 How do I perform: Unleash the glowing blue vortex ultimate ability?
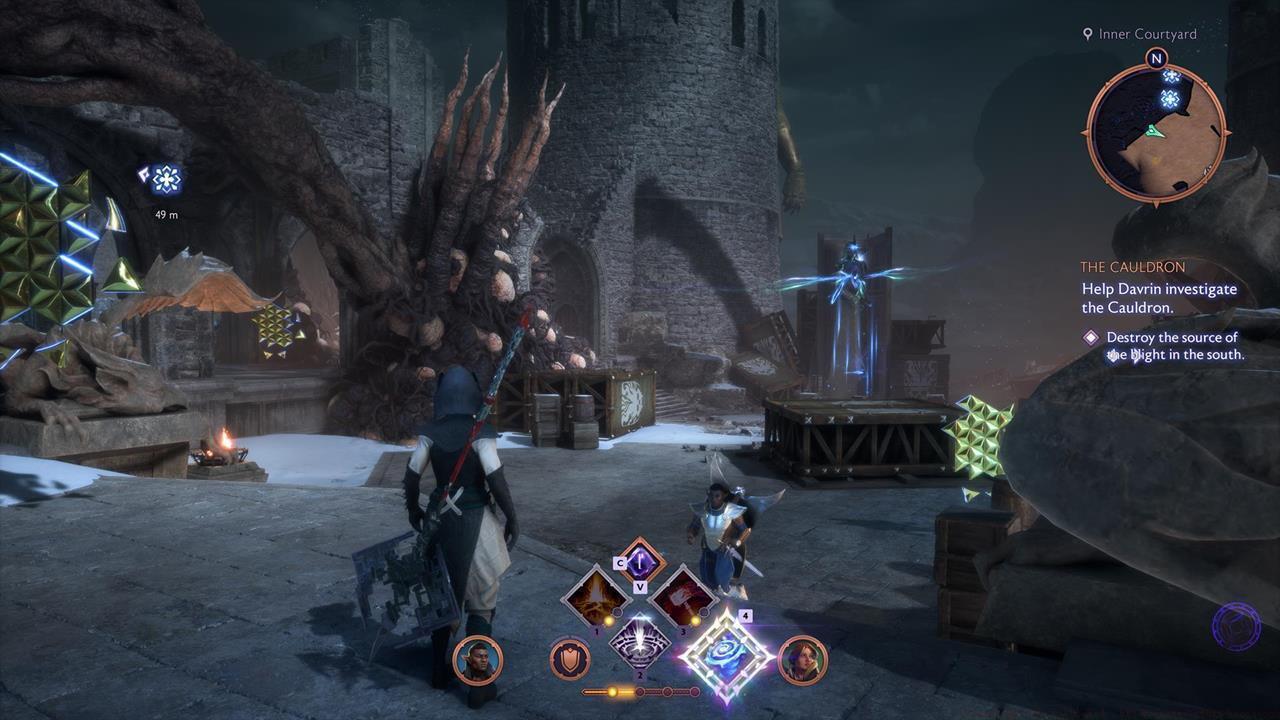pyautogui.click(x=726, y=655)
